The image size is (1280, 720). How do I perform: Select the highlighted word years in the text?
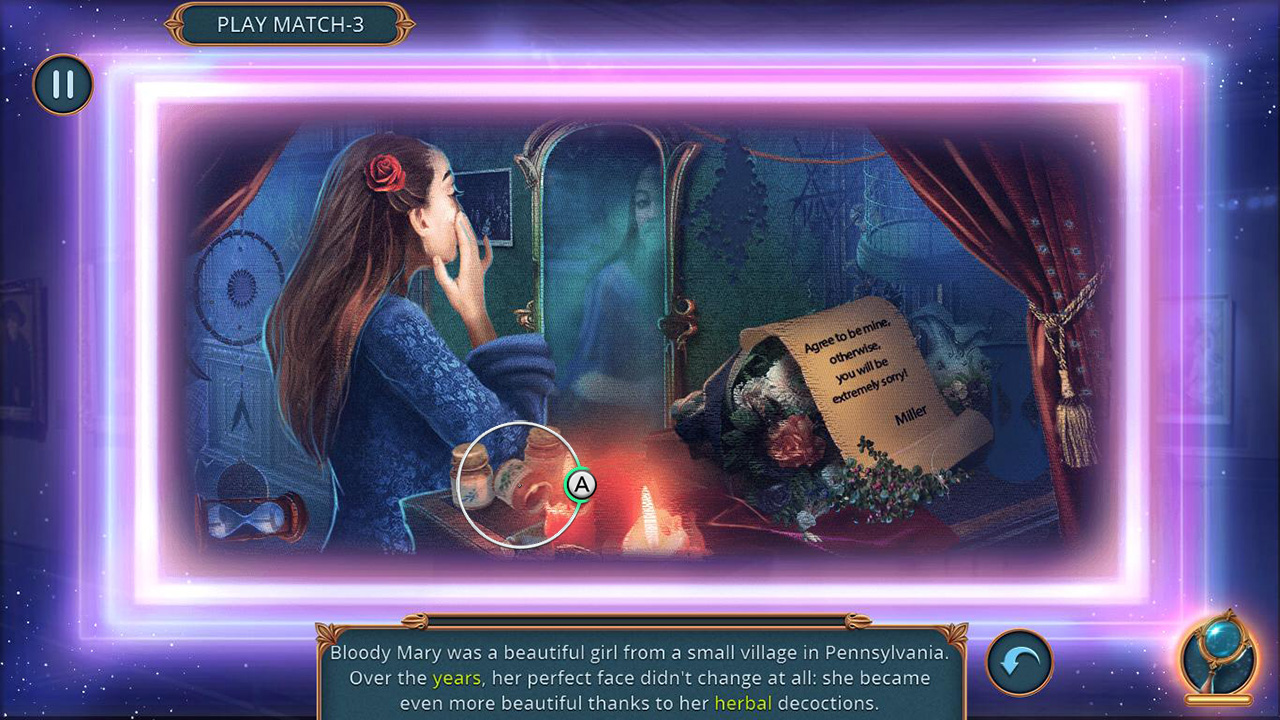(x=455, y=678)
